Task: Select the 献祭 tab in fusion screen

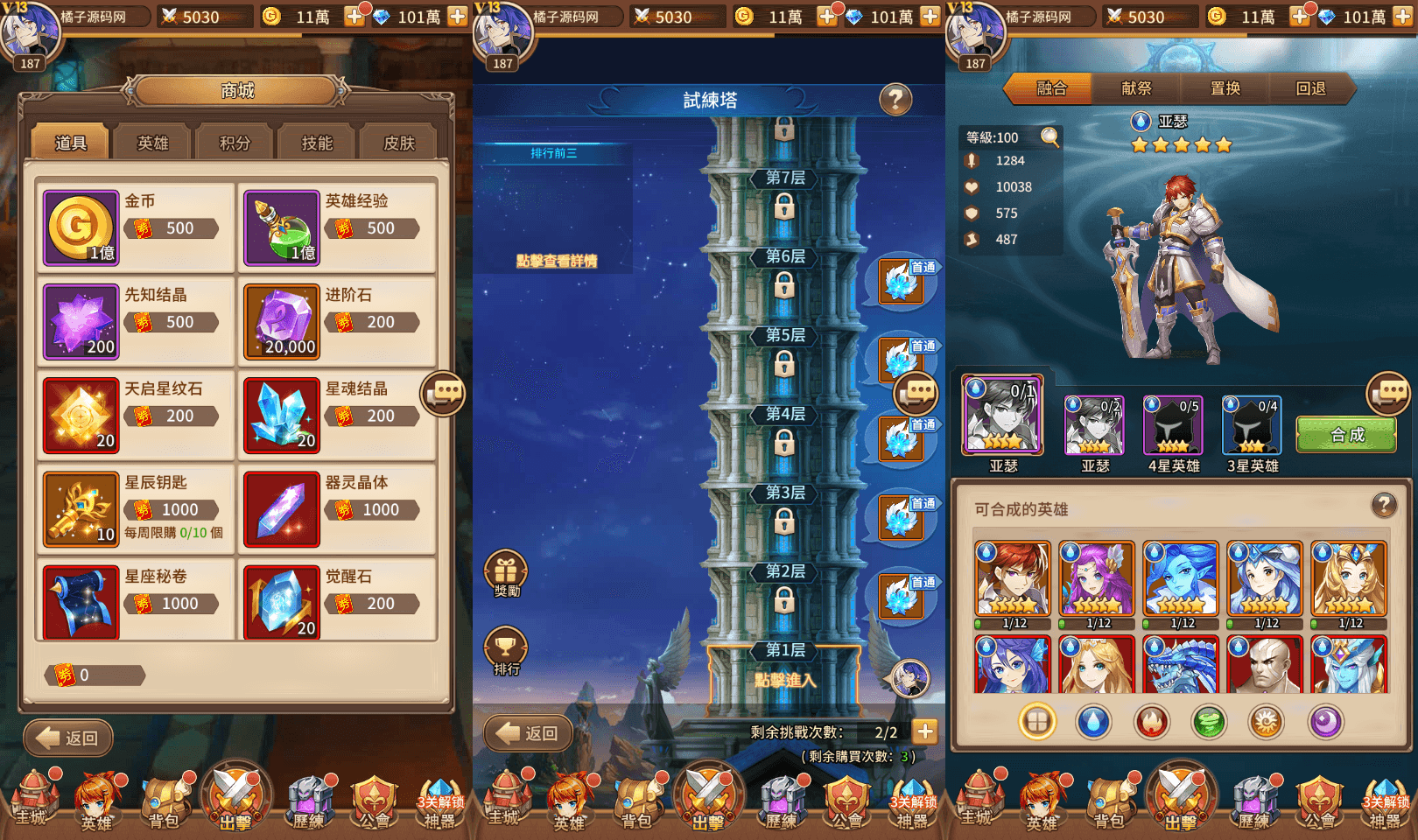Action: coord(1137,88)
